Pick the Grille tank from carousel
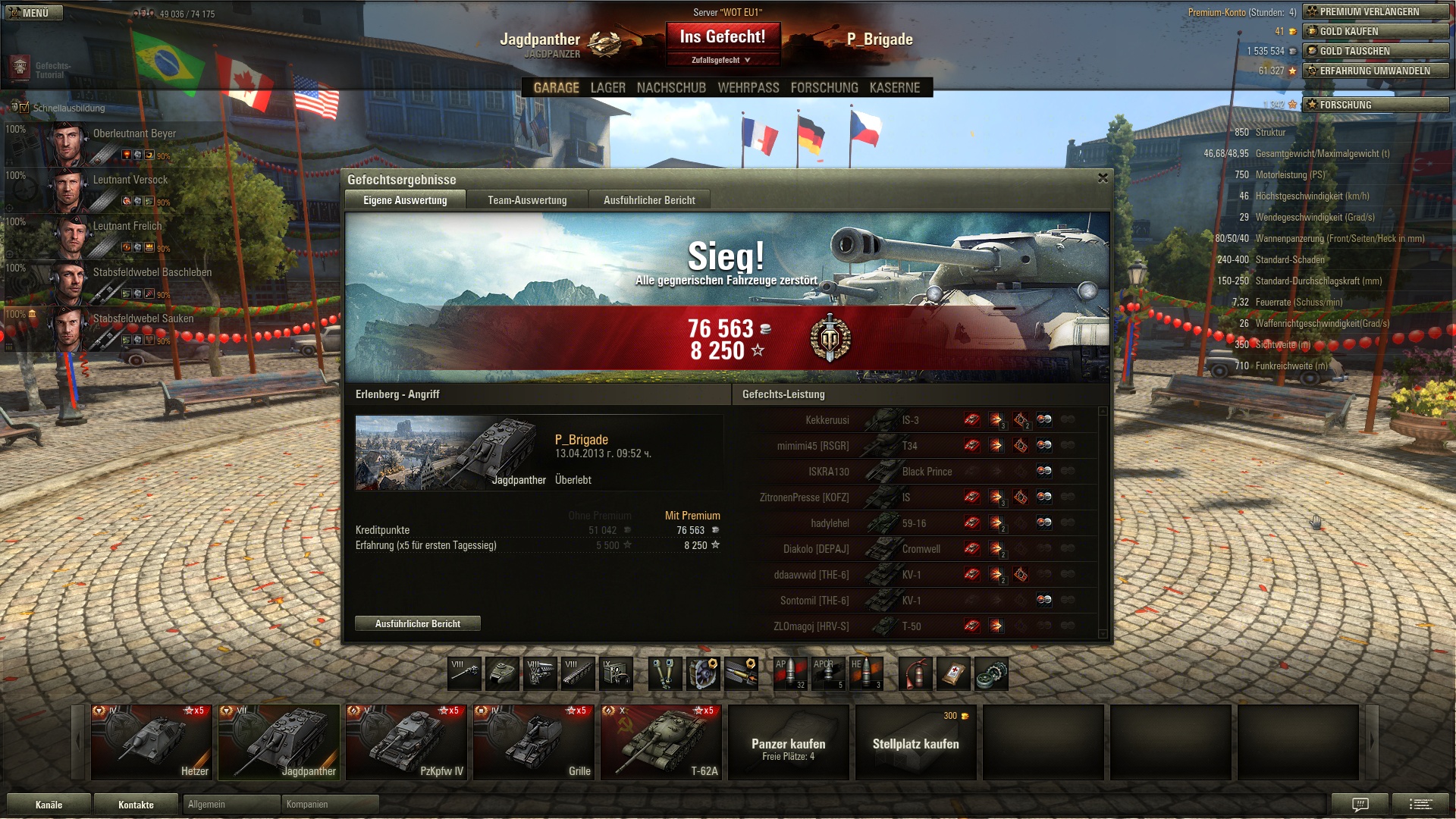The height and width of the screenshot is (819, 1456). coord(533,742)
